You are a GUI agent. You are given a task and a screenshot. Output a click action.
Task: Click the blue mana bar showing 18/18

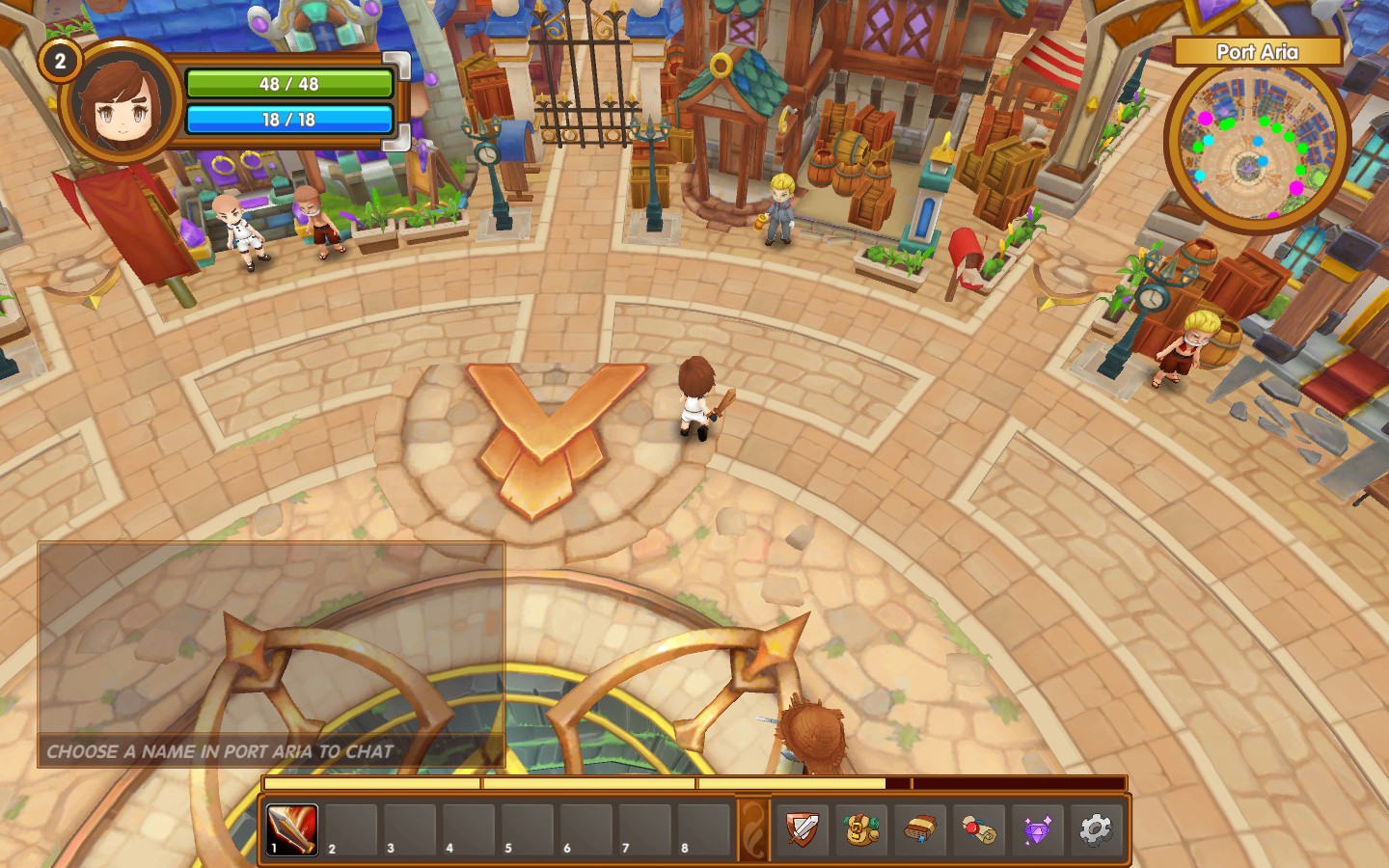point(289,120)
